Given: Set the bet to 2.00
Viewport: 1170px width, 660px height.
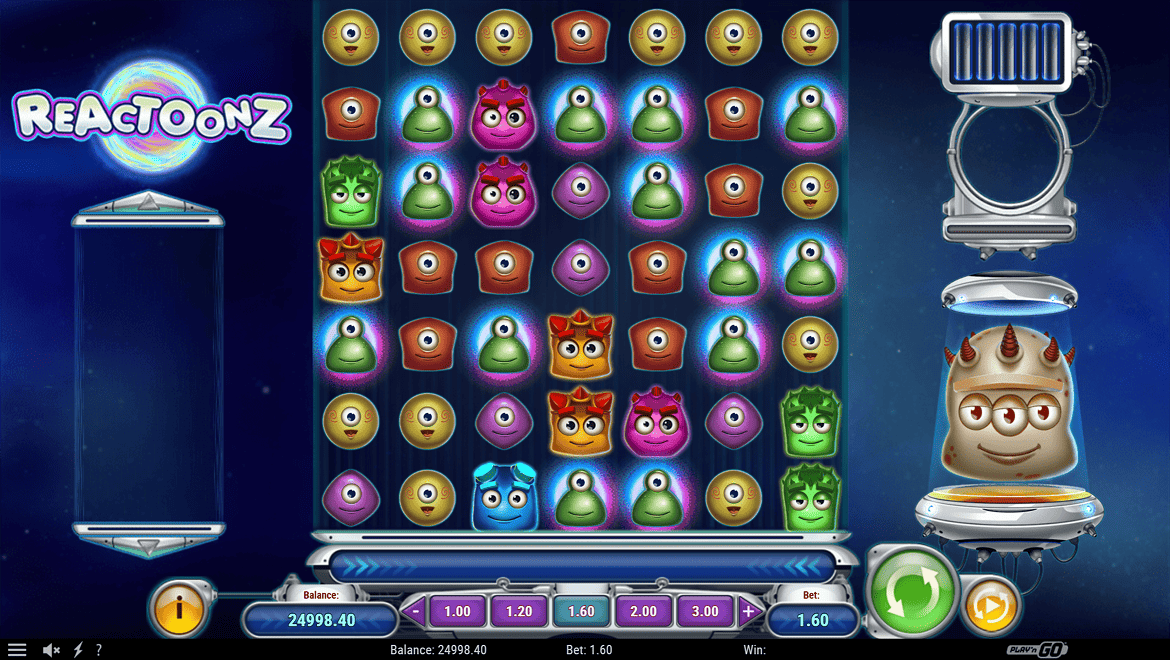Looking at the screenshot, I should tap(643, 611).
